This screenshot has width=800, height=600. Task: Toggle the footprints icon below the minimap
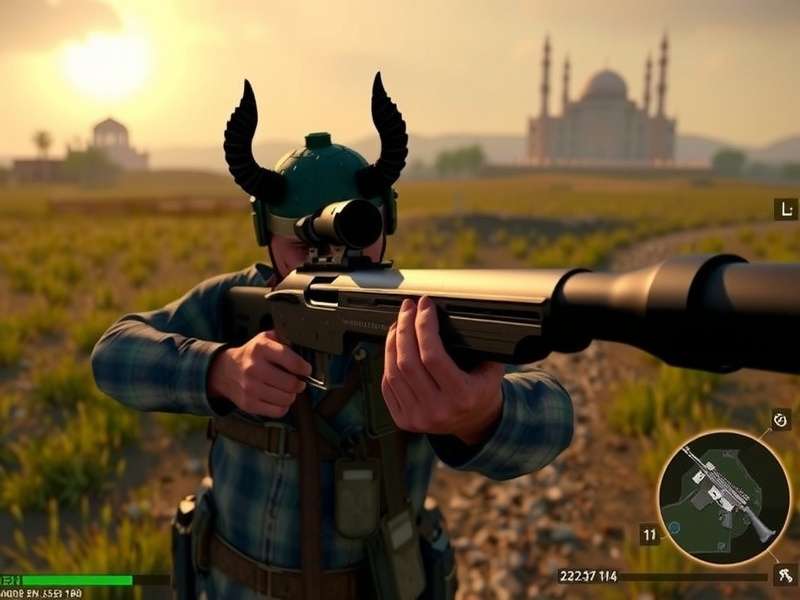click(x=784, y=575)
